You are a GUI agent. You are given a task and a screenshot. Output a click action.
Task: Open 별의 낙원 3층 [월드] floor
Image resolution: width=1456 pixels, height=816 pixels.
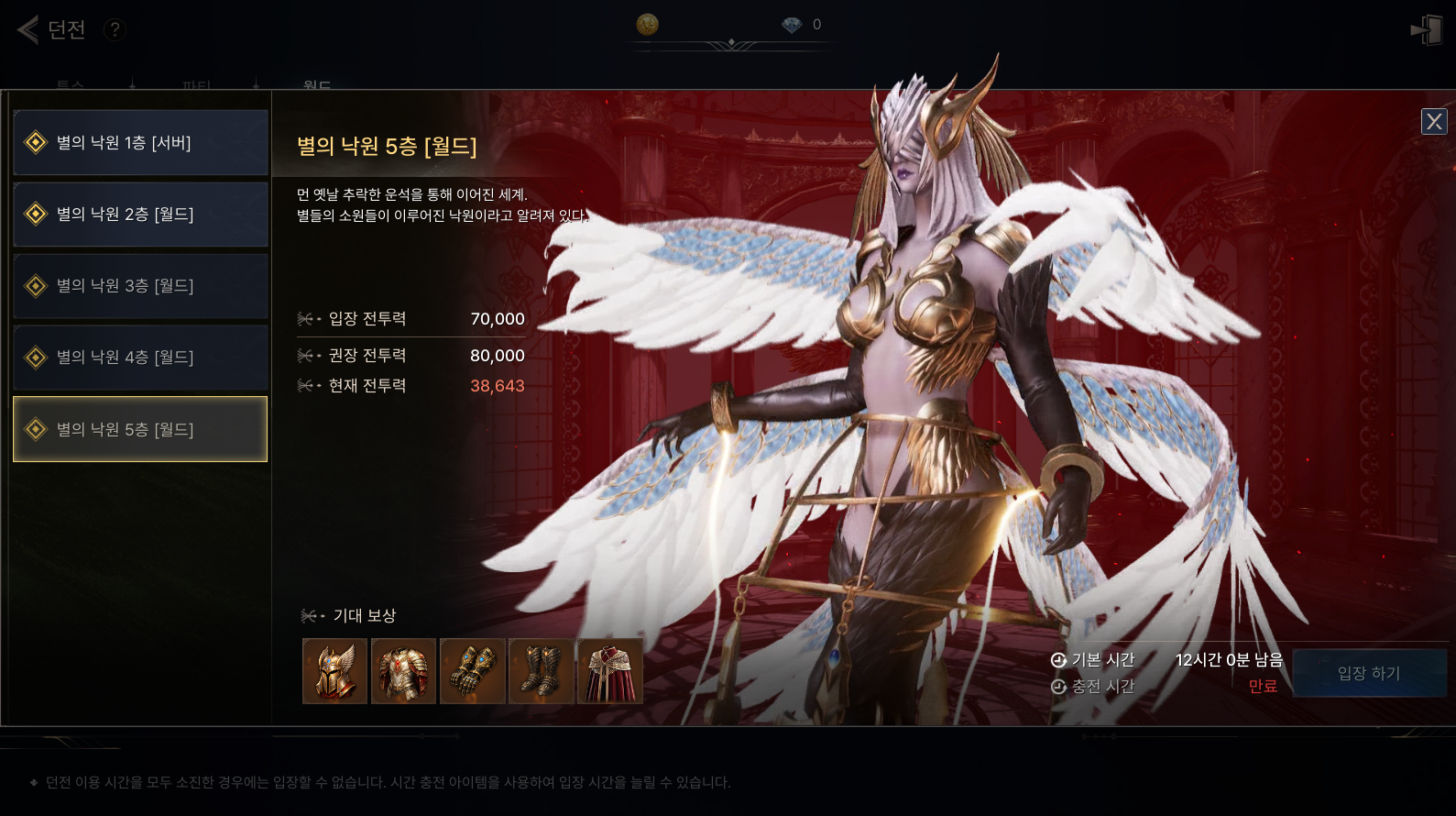coord(140,286)
